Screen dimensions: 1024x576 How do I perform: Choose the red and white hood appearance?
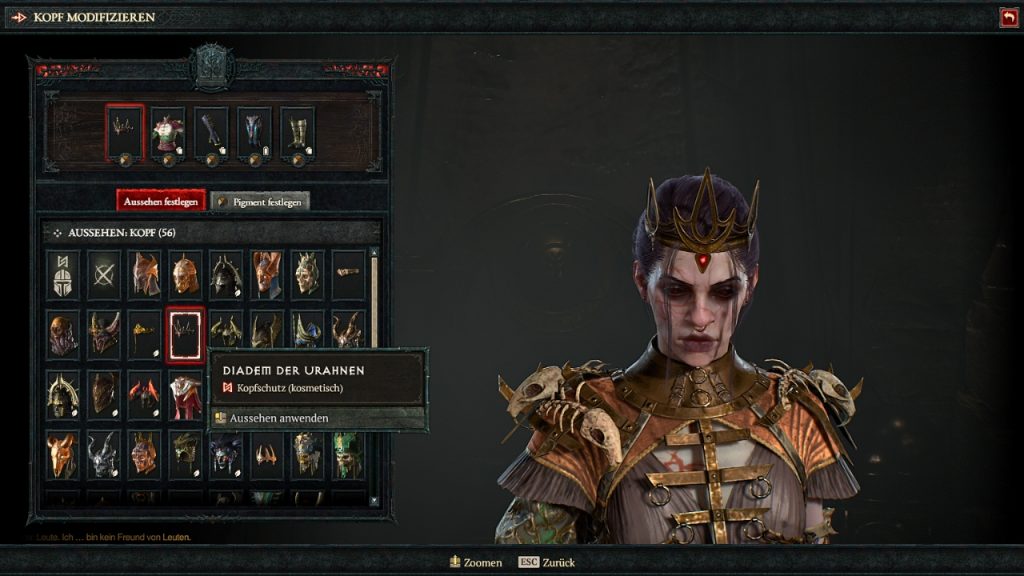(185, 394)
